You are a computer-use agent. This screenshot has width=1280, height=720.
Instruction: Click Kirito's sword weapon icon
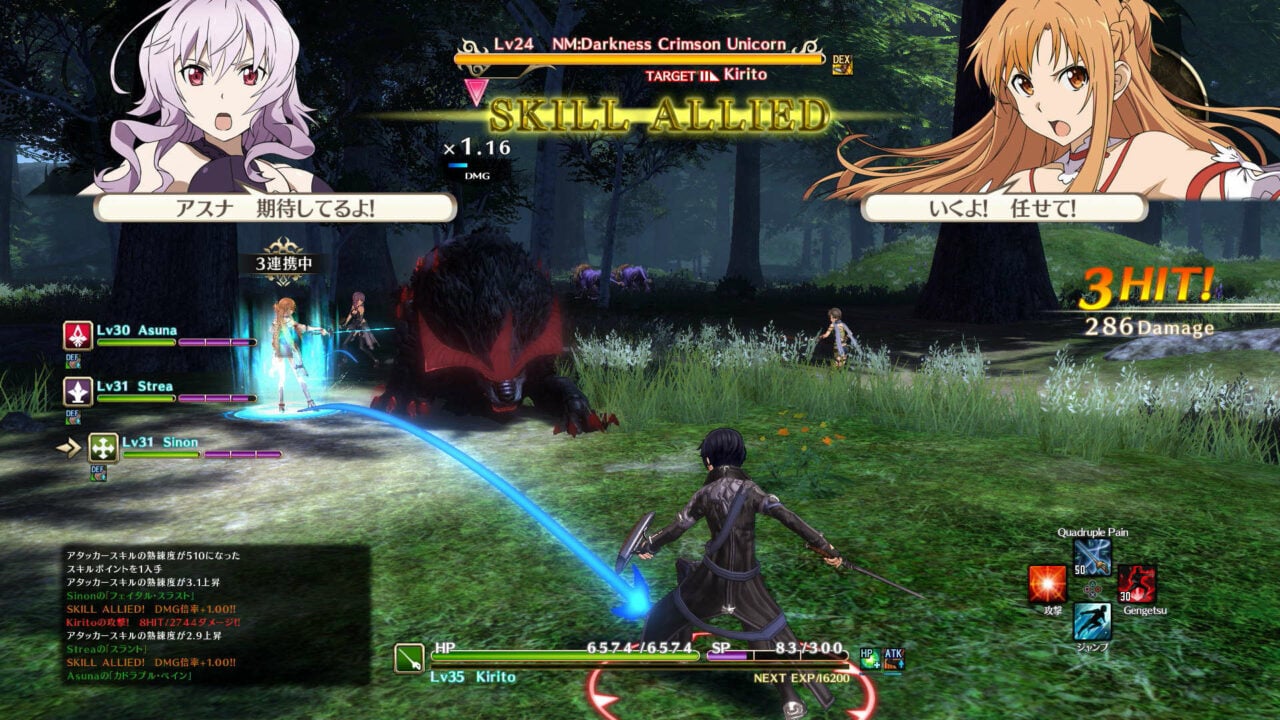click(408, 656)
